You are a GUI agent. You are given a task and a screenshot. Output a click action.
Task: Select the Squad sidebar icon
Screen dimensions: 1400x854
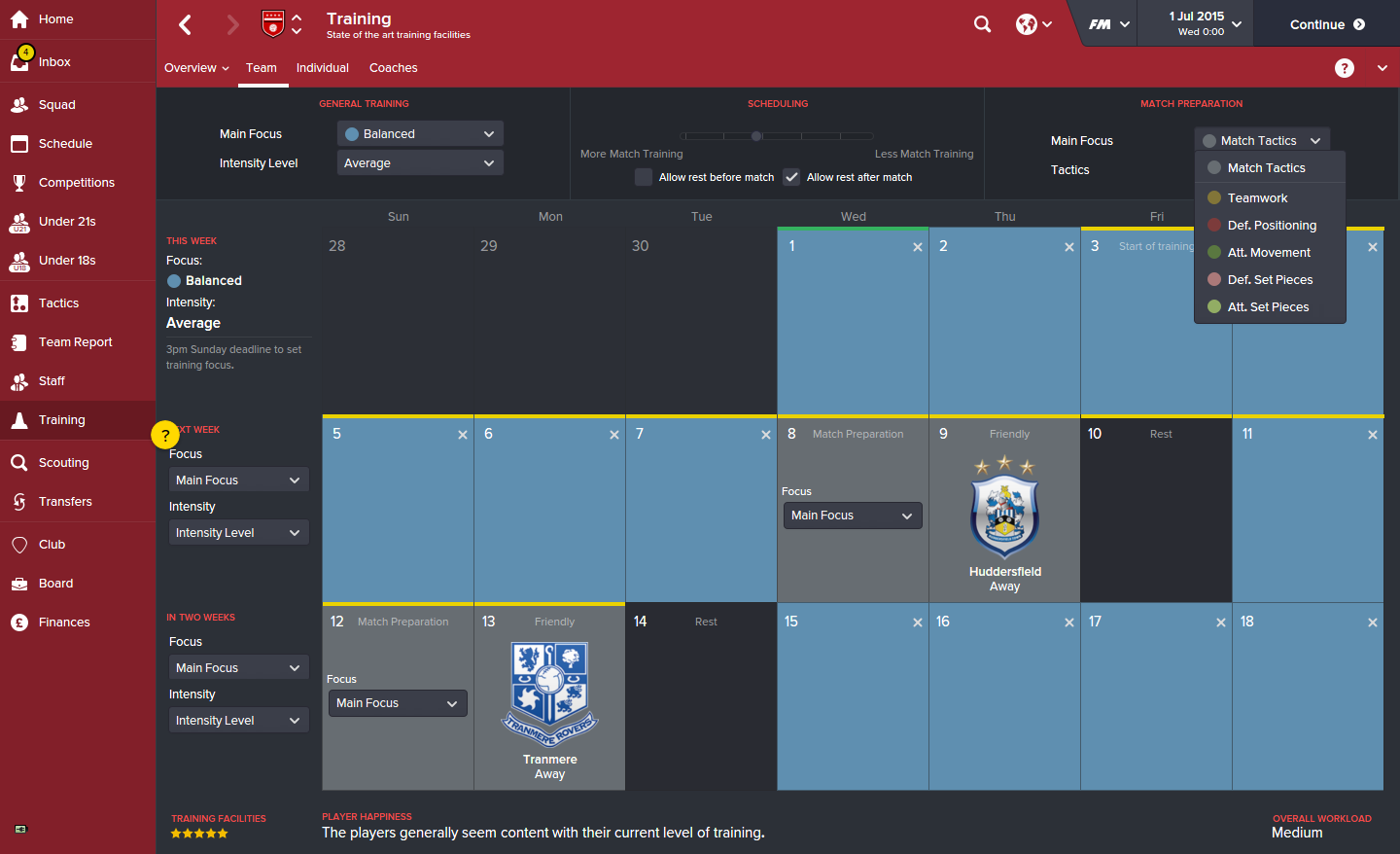pos(53,104)
